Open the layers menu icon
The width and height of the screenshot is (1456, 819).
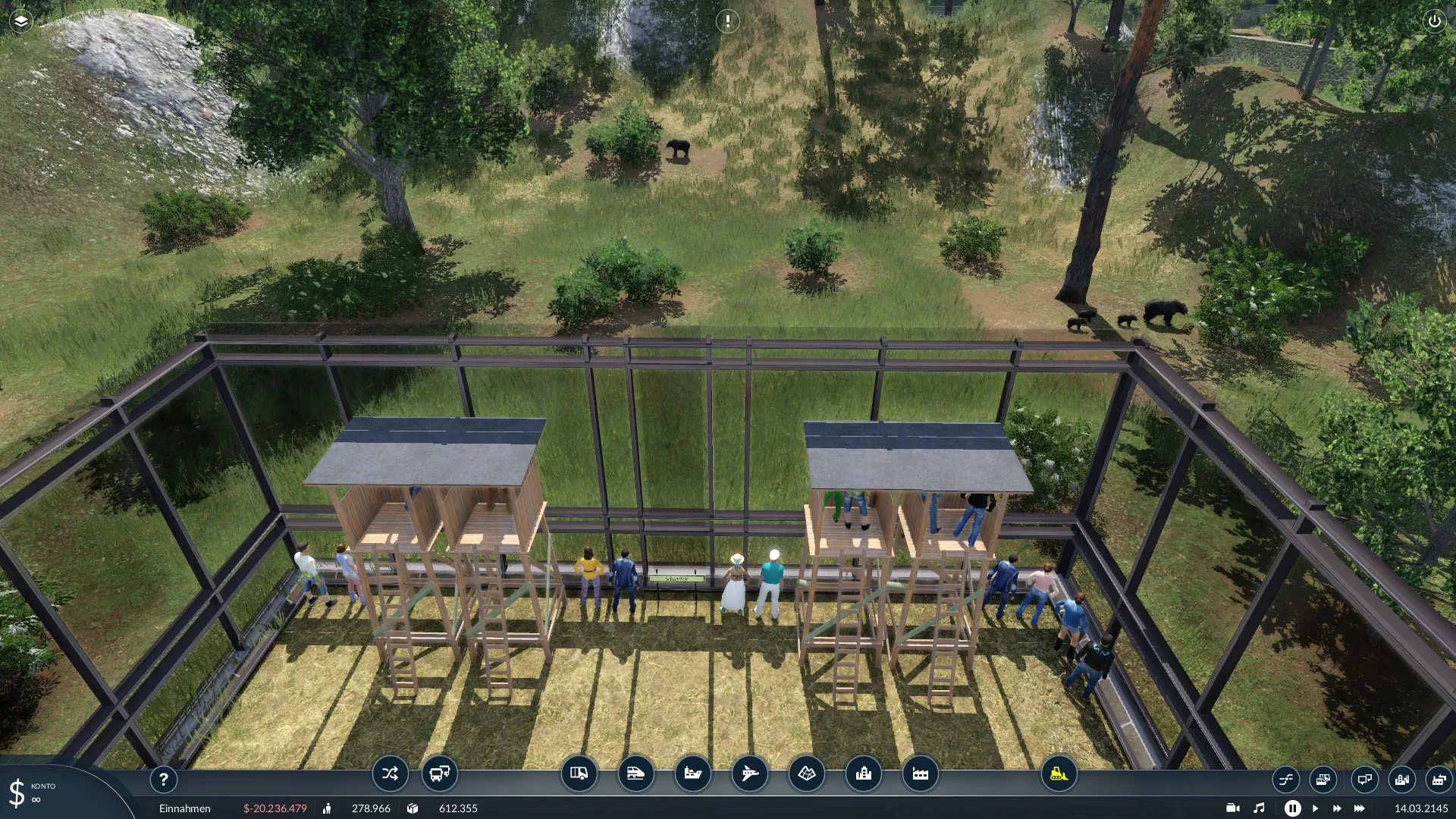point(20,21)
